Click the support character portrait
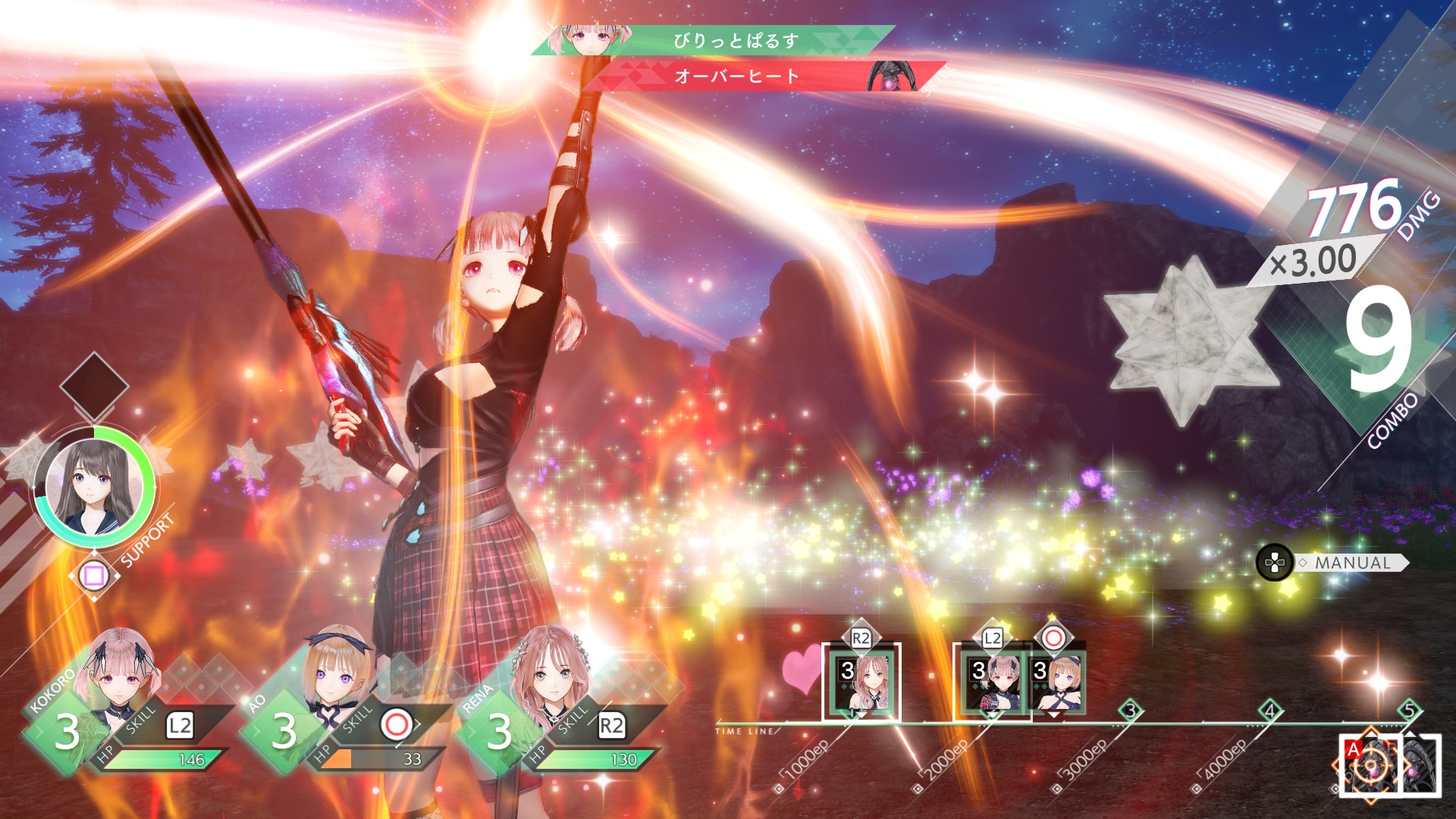1456x819 pixels. pos(94,486)
